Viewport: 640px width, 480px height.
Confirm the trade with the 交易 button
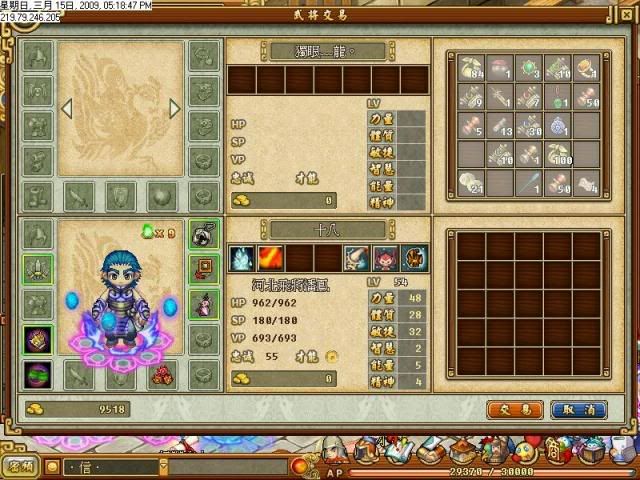click(x=515, y=409)
